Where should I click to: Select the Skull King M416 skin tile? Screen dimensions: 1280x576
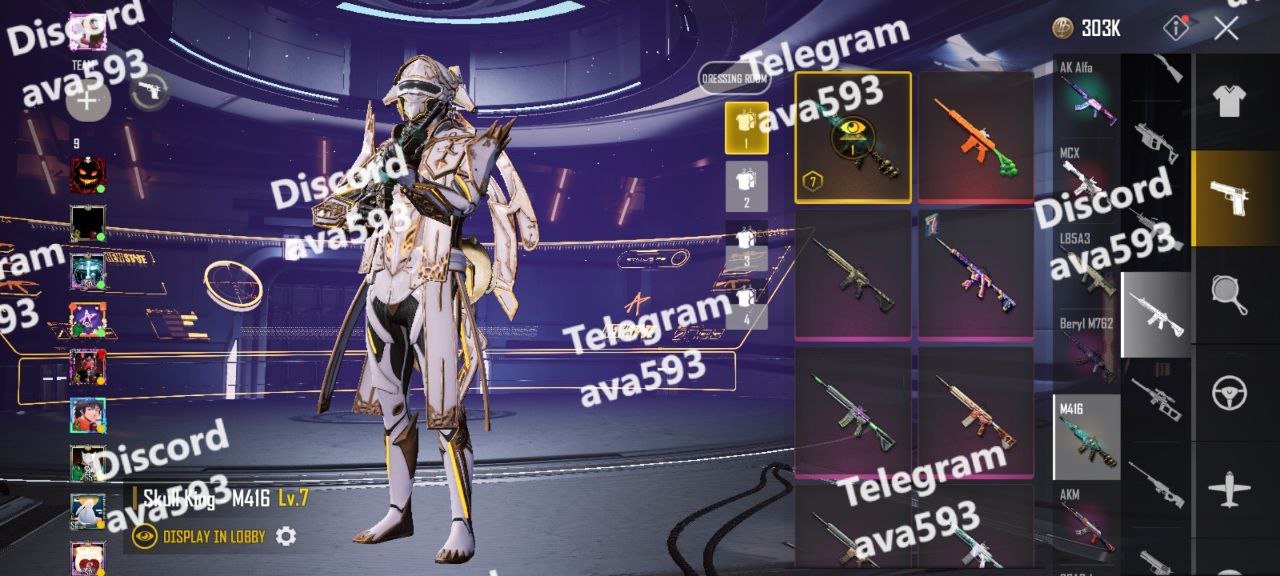tap(853, 137)
